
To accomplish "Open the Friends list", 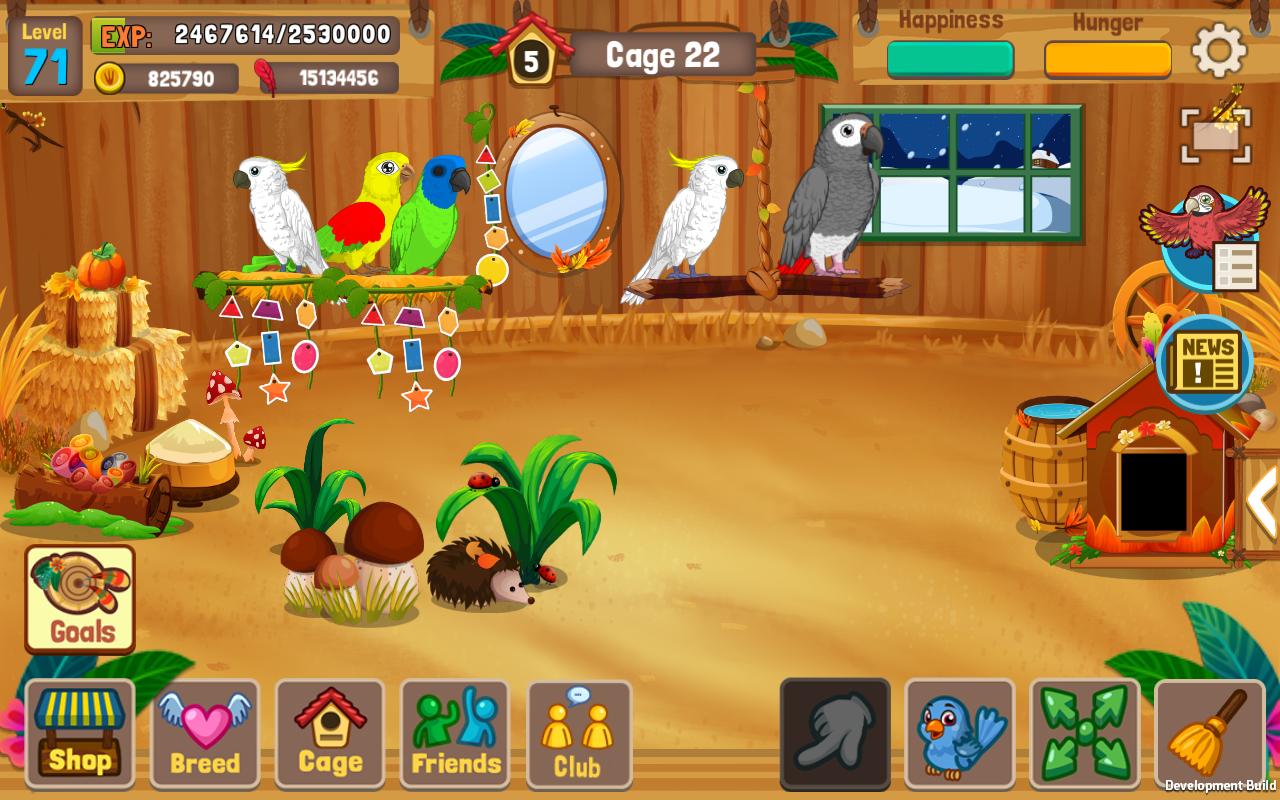I will 454,735.
